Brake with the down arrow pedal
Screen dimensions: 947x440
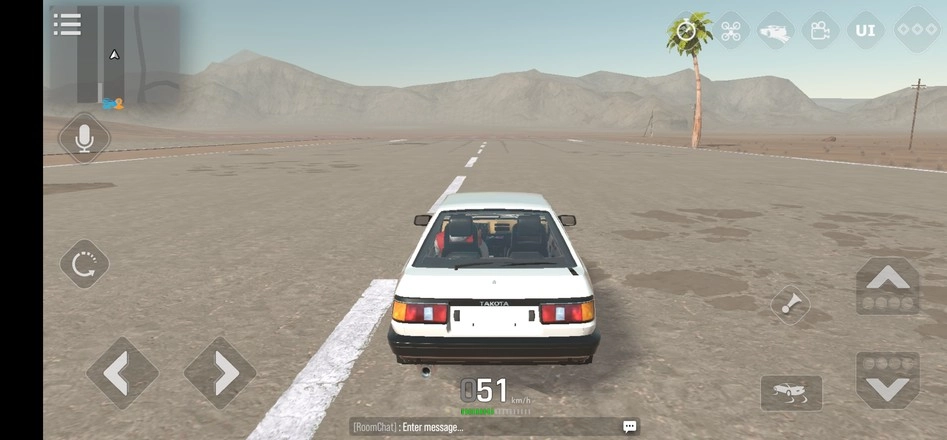(x=887, y=378)
